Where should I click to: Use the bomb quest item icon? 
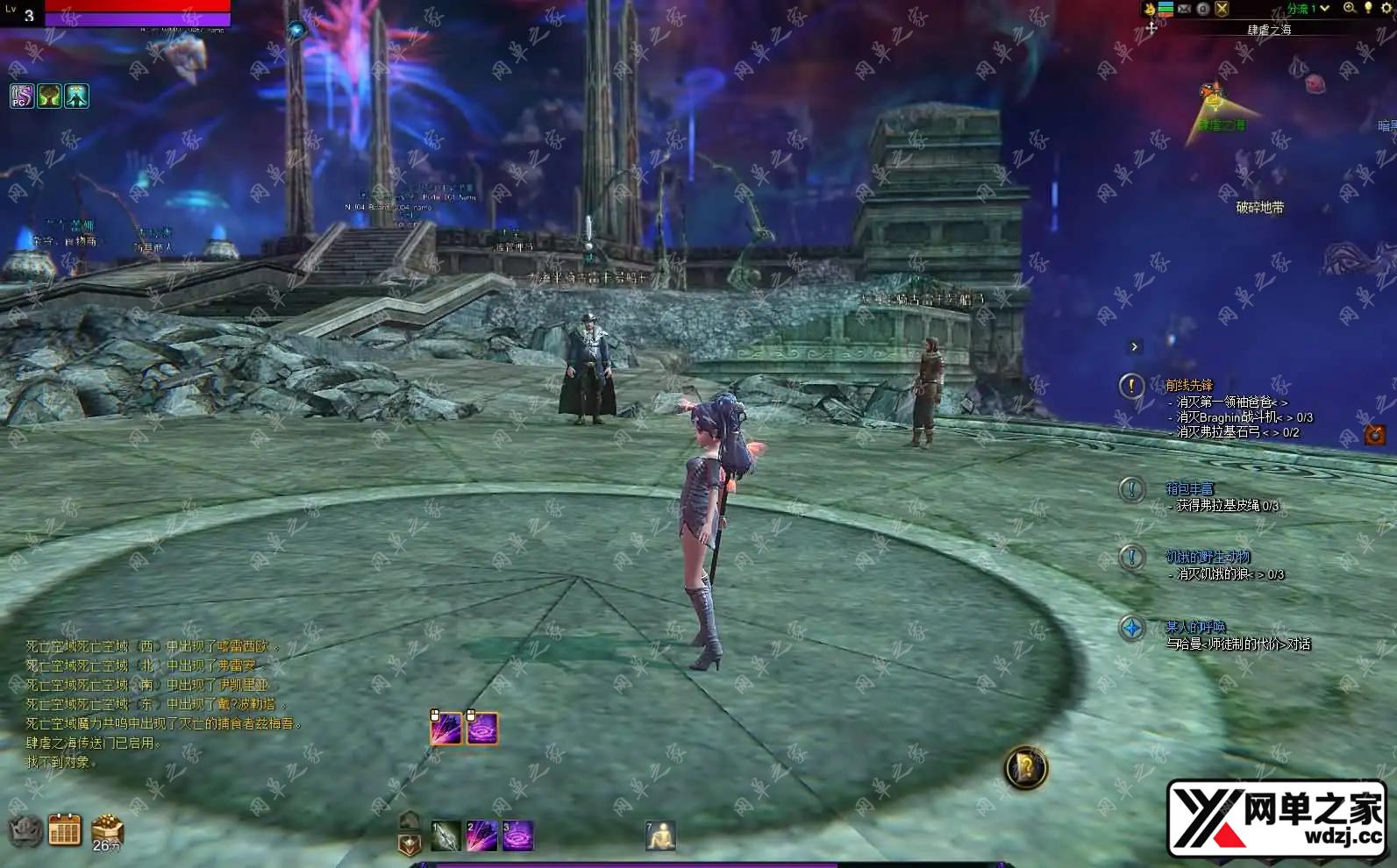(x=1374, y=435)
